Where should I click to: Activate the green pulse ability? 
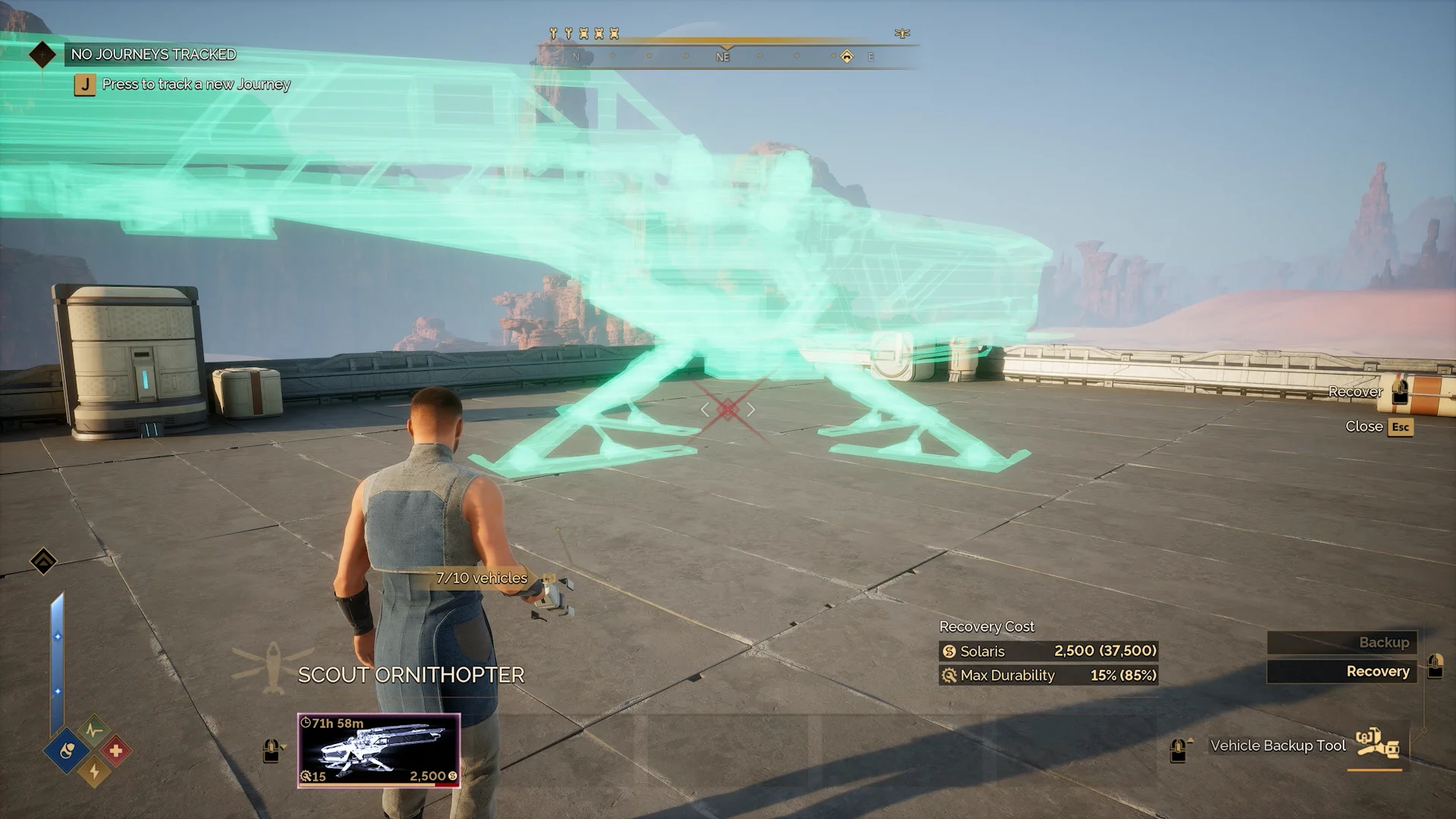pos(94,731)
